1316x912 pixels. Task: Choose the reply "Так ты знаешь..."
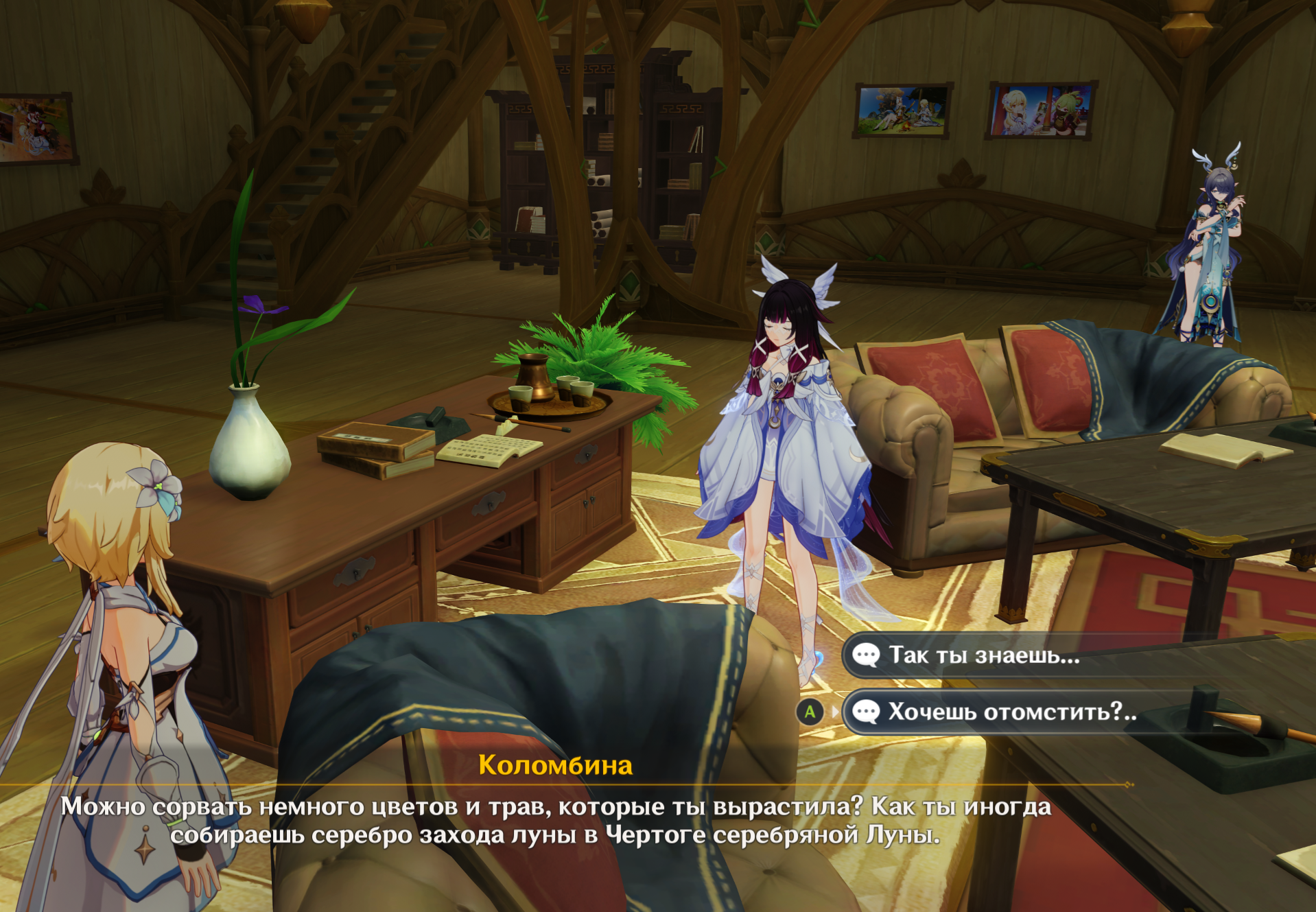(x=984, y=655)
